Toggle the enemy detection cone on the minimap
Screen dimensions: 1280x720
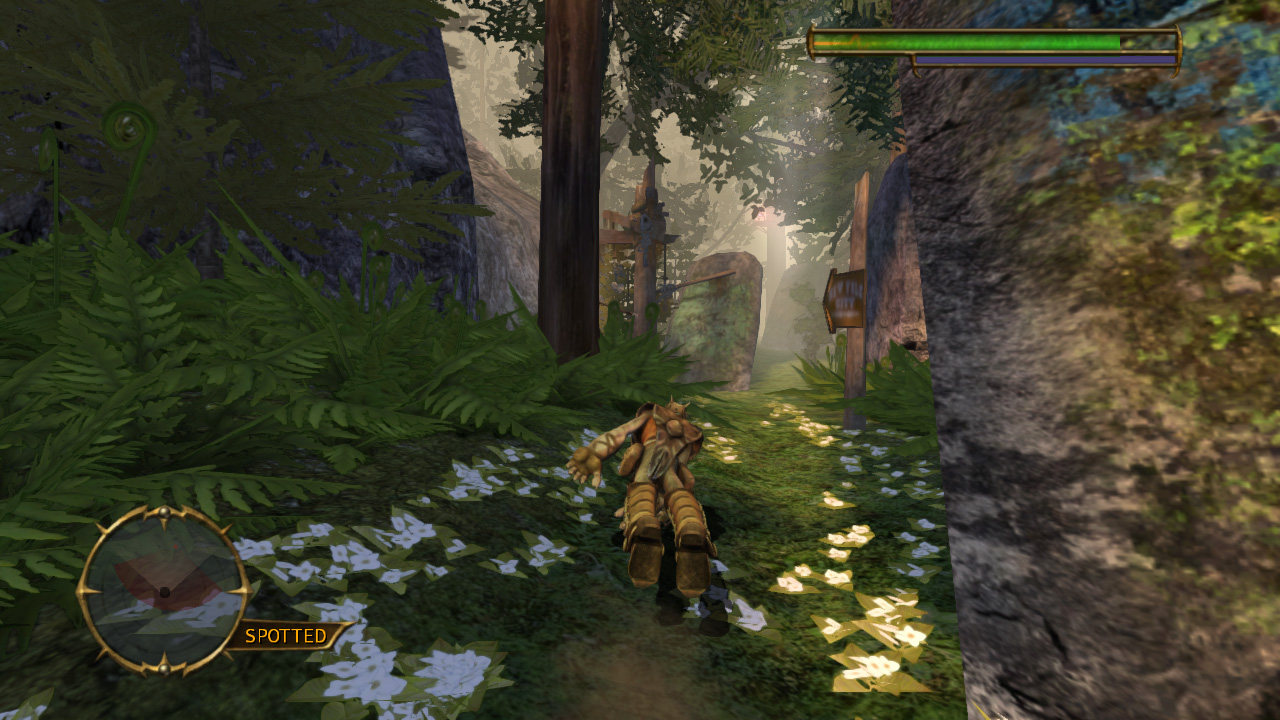point(166,580)
